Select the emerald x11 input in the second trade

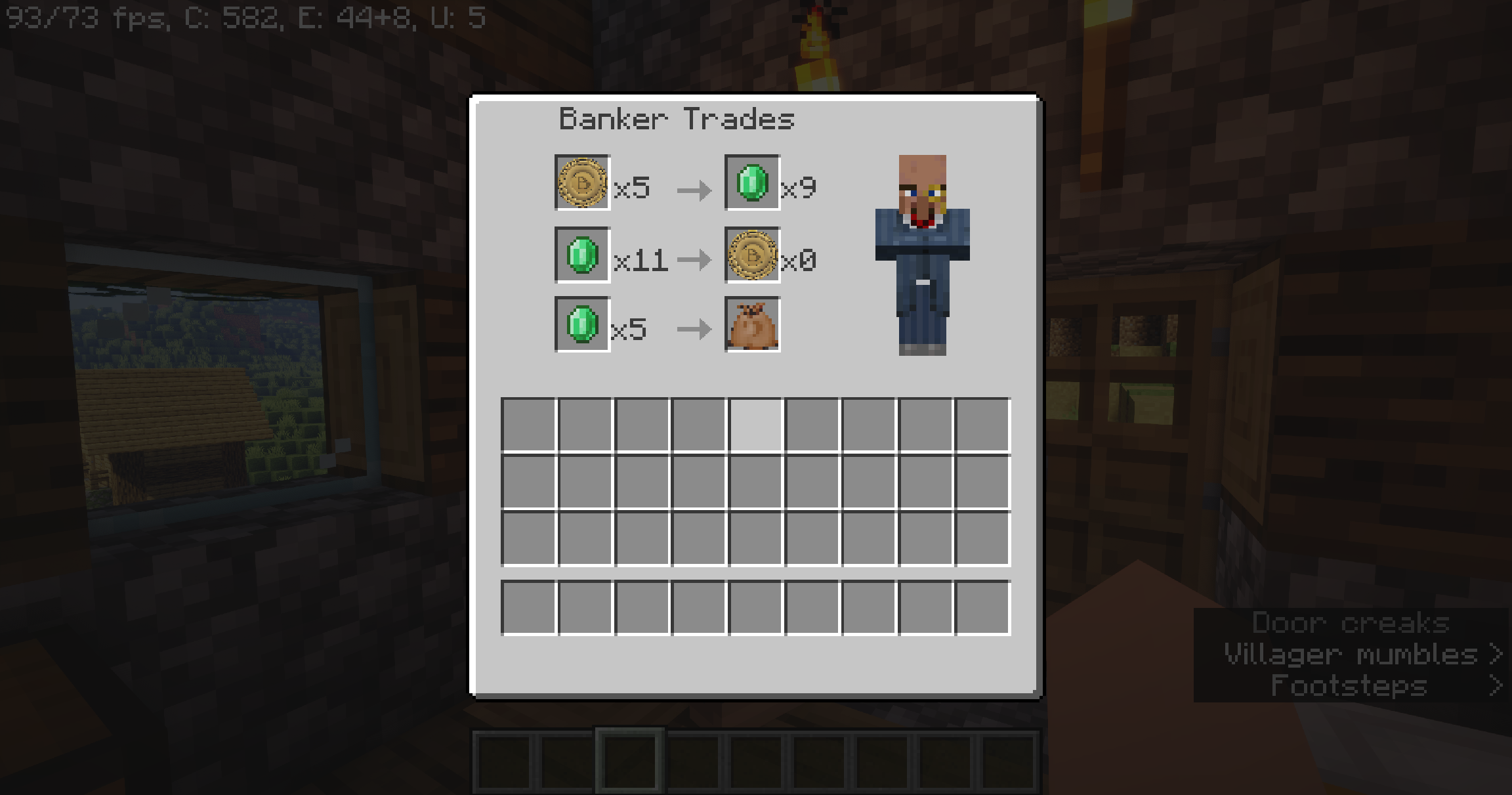coord(581,258)
